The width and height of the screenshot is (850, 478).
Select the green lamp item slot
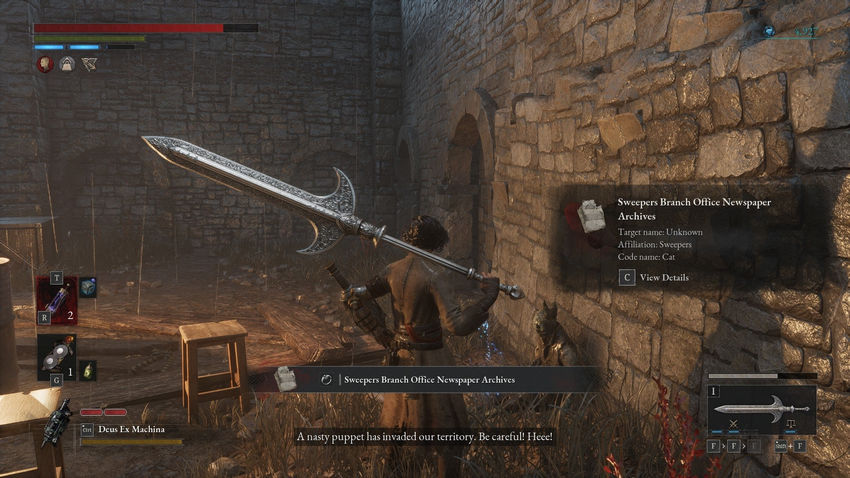(x=88, y=369)
